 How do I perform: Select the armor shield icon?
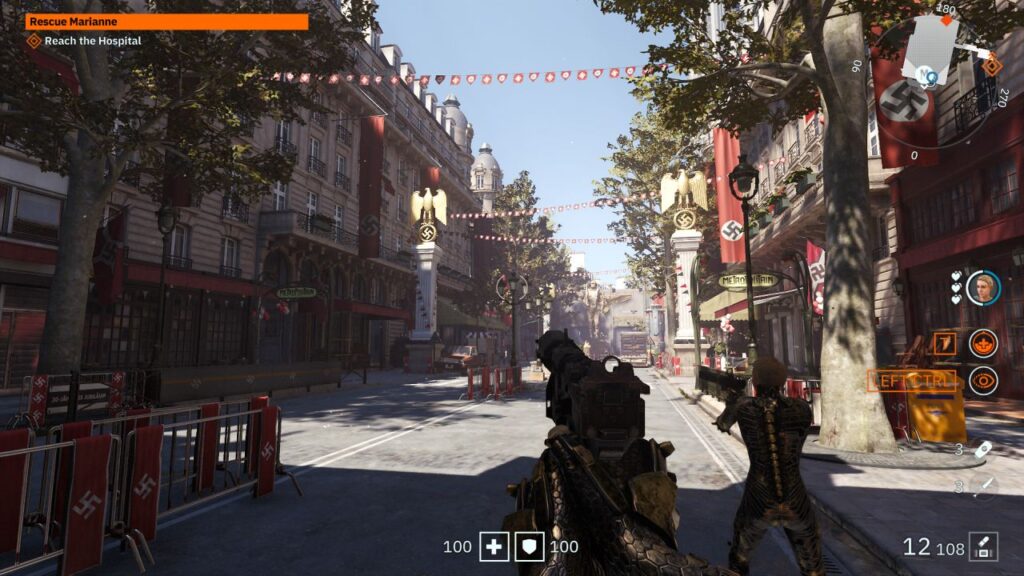tap(529, 546)
